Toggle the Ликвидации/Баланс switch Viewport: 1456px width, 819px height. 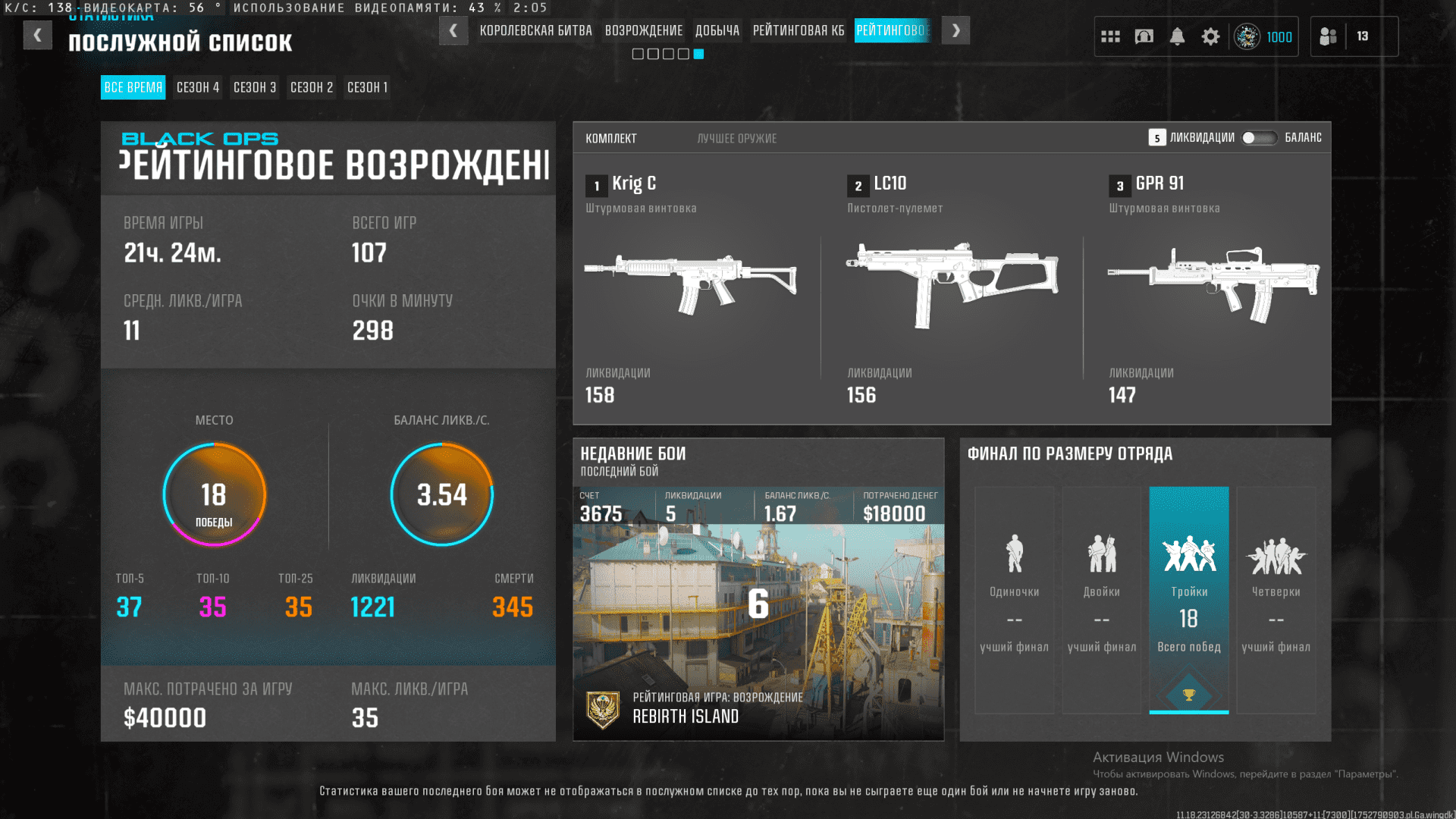(1259, 138)
